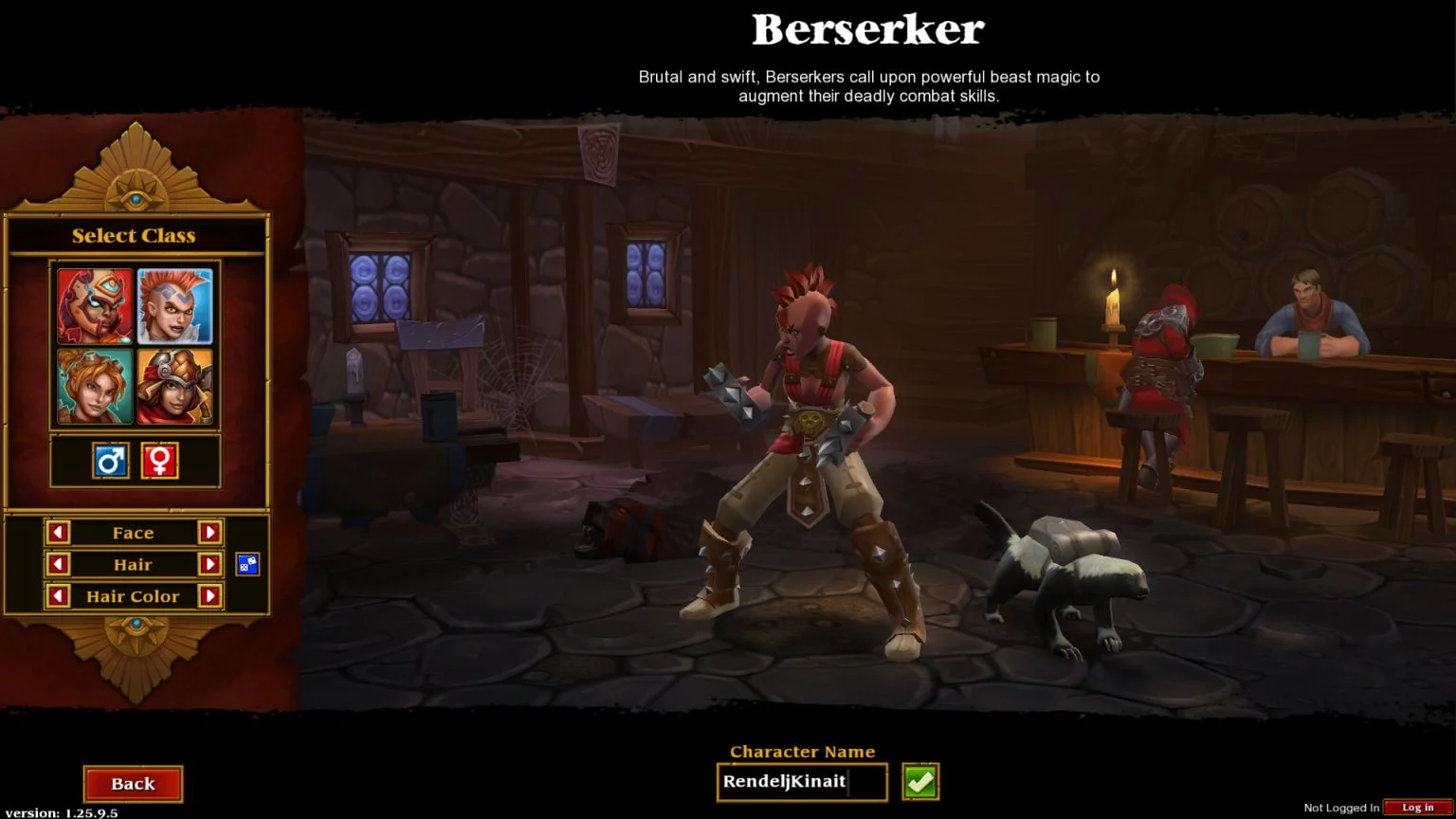The height and width of the screenshot is (819, 1456).
Task: Cycle to next Face option
Action: (x=209, y=533)
